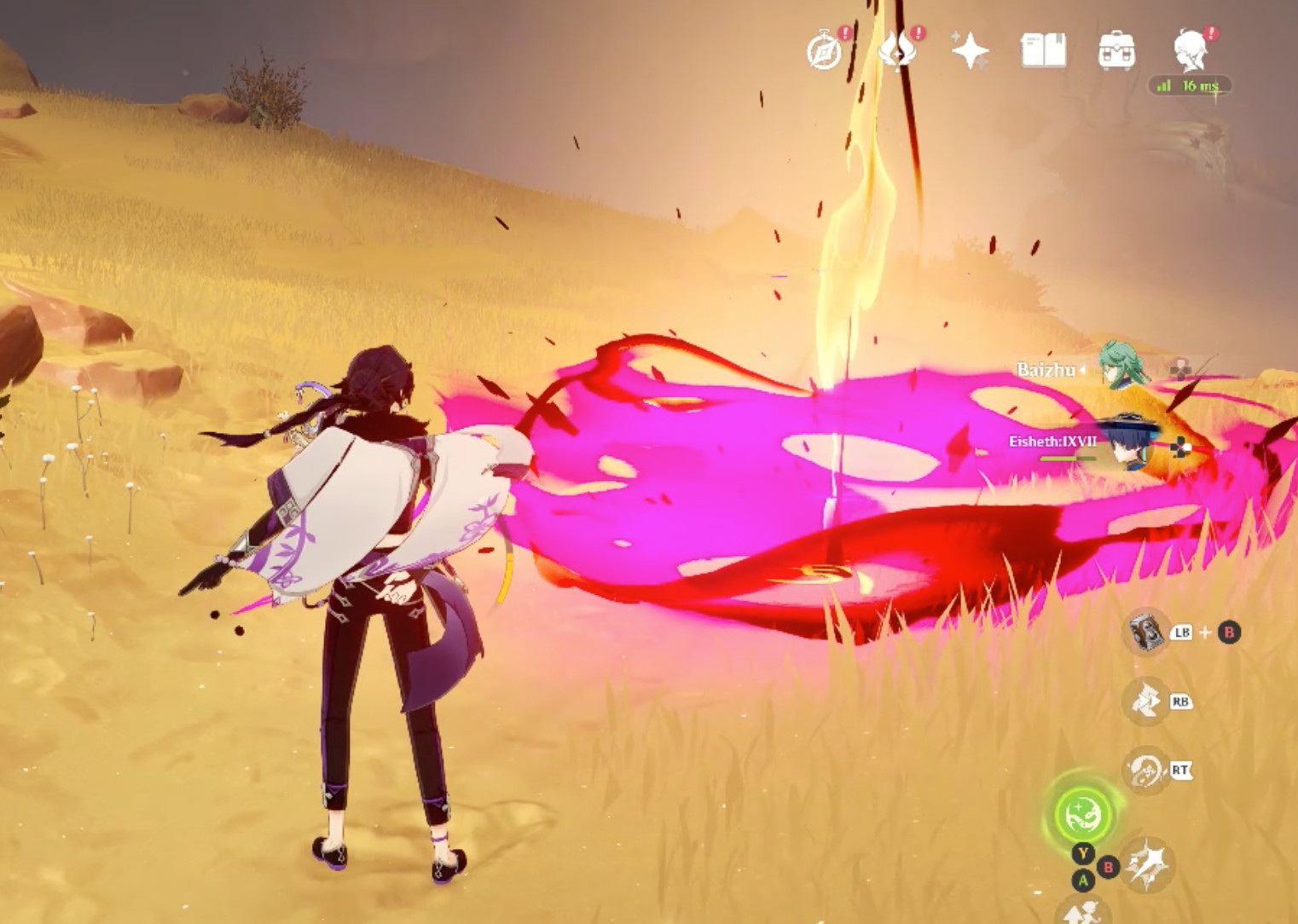Viewport: 1298px width, 924px height.
Task: Expand Baizhu's party entry via the small arrow
Action: [1084, 370]
